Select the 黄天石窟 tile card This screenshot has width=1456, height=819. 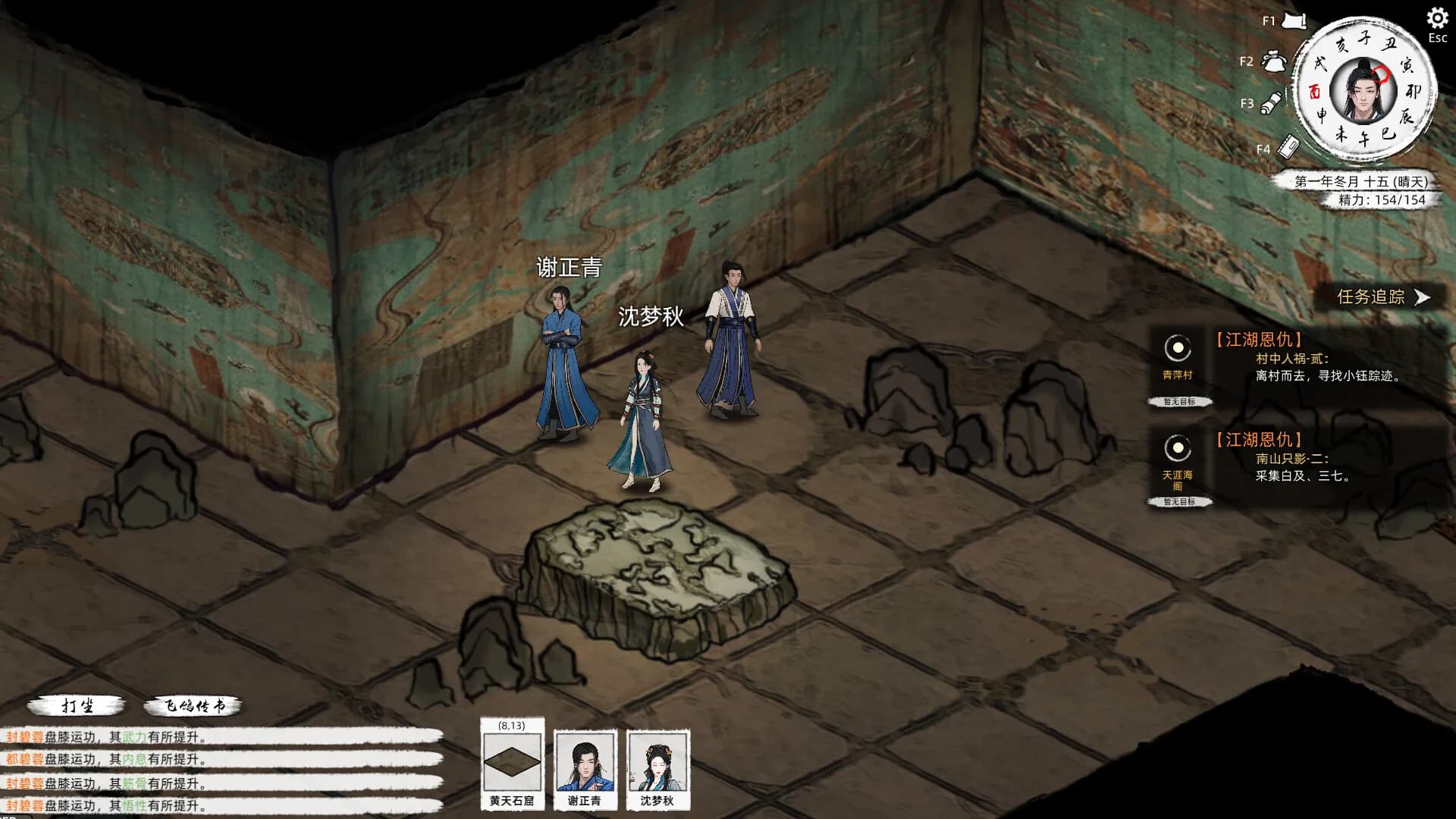click(x=512, y=764)
